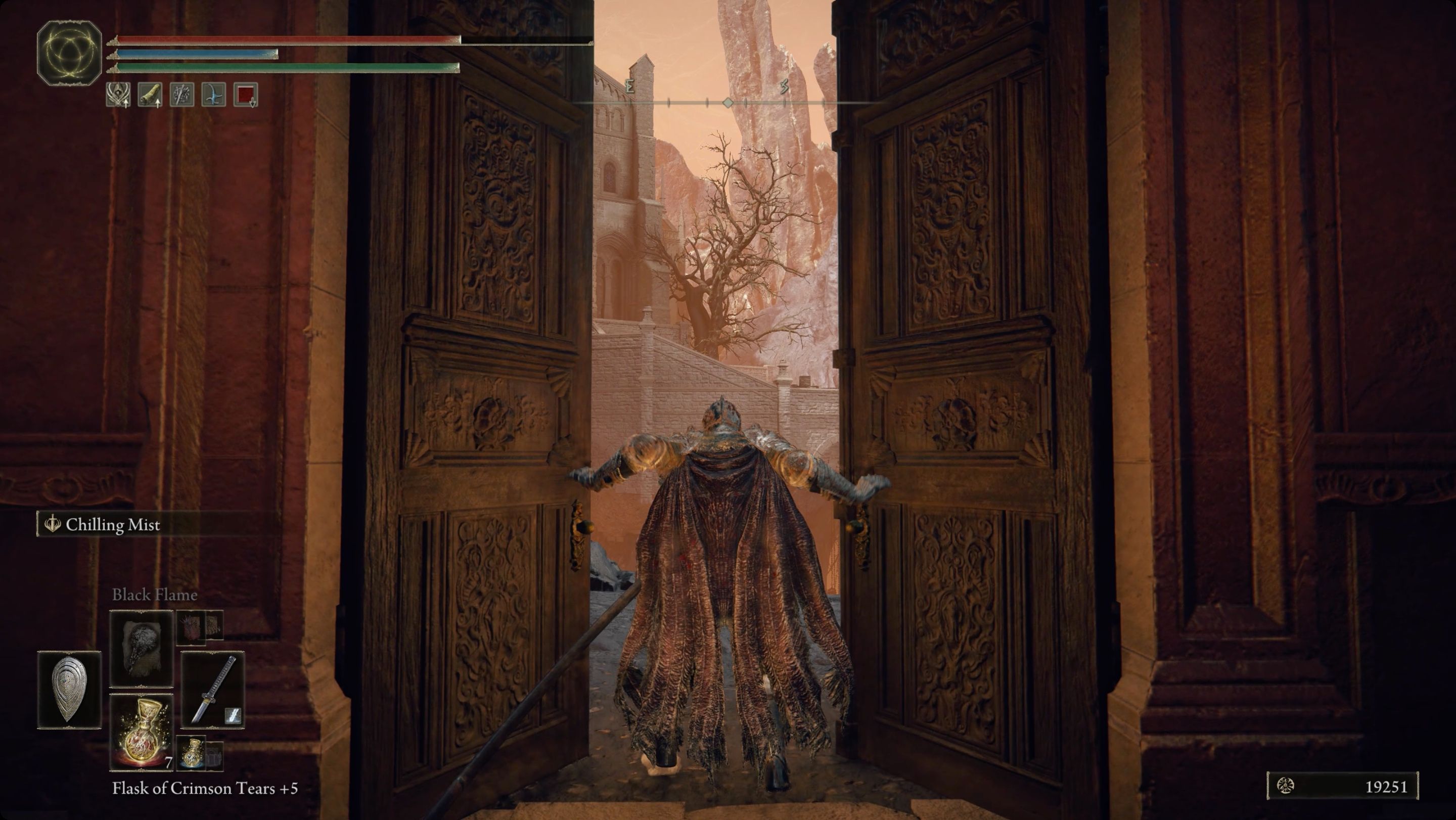Click the equipped katana weapon icon

point(212,690)
